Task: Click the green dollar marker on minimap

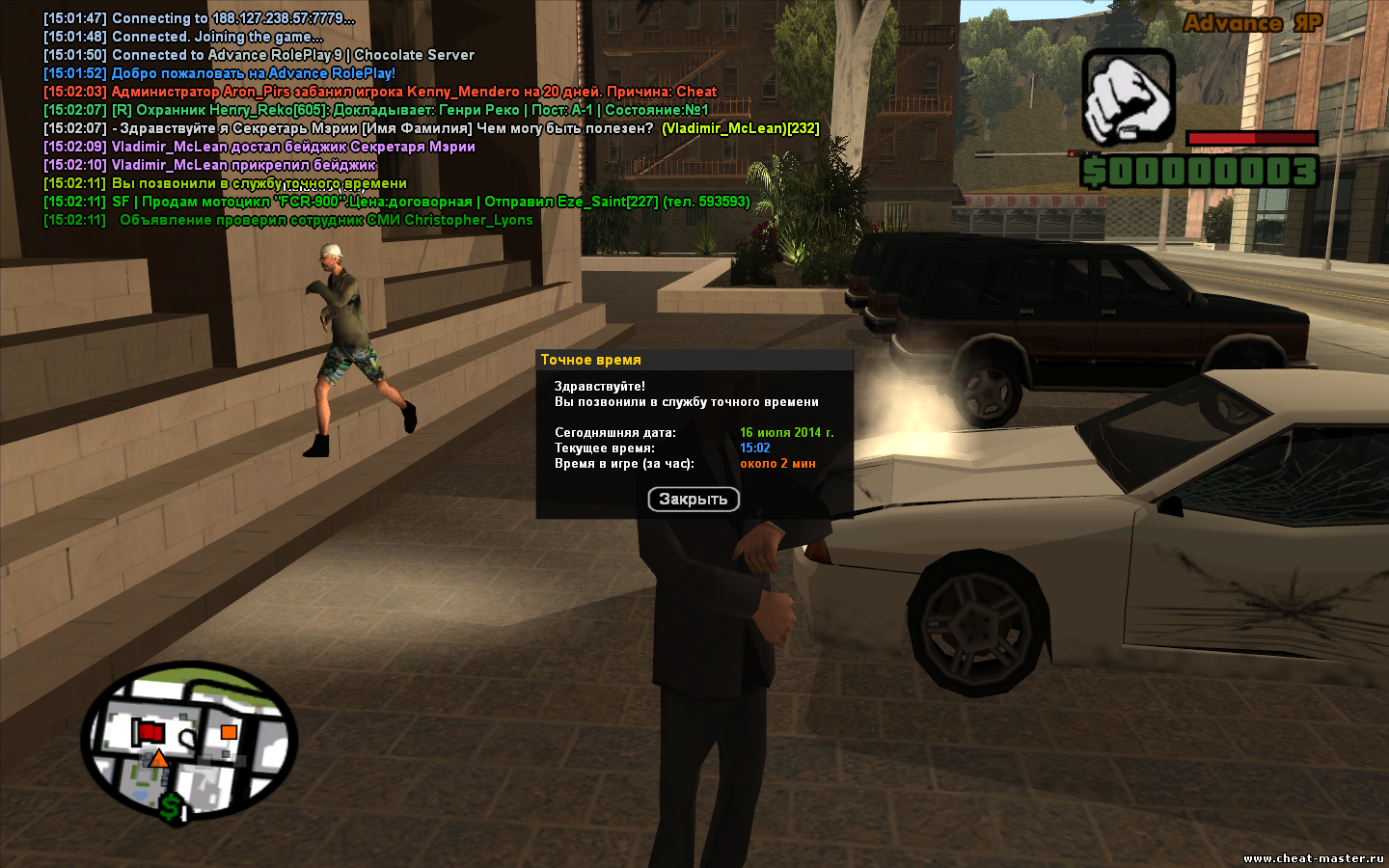Action: [x=173, y=806]
